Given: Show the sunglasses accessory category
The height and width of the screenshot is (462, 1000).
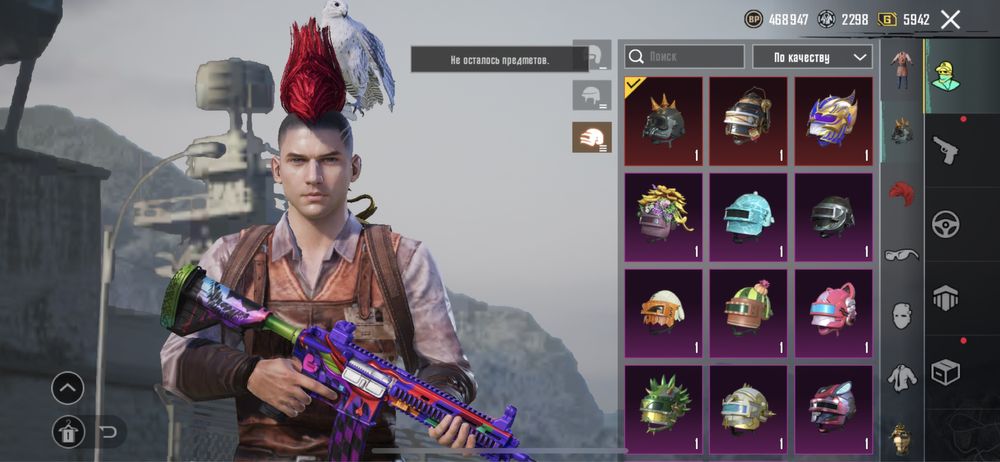Looking at the screenshot, I should click(x=902, y=255).
